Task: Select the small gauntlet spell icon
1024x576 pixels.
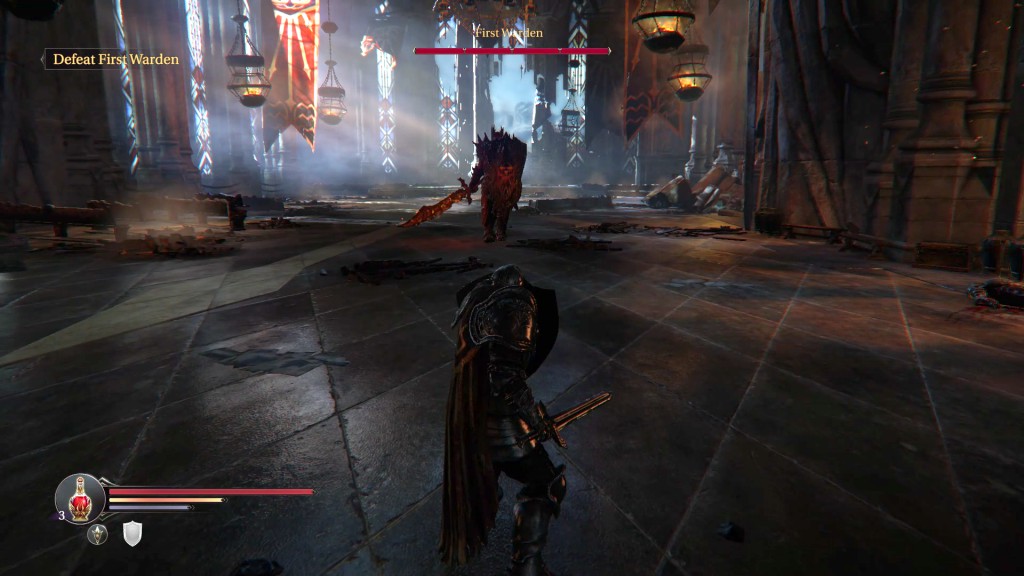Action: (x=97, y=535)
